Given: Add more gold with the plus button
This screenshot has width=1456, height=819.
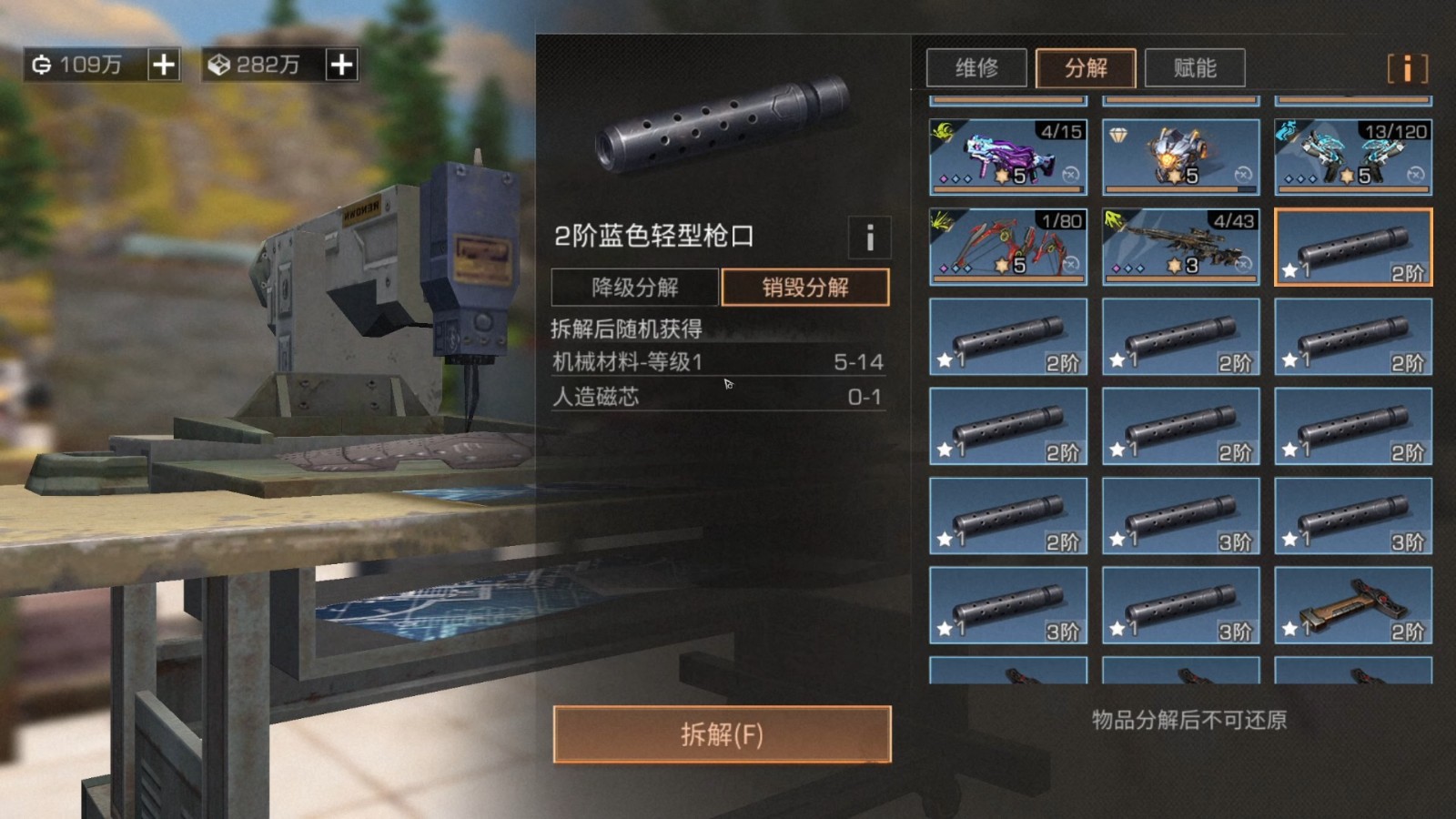Looking at the screenshot, I should tap(164, 65).
